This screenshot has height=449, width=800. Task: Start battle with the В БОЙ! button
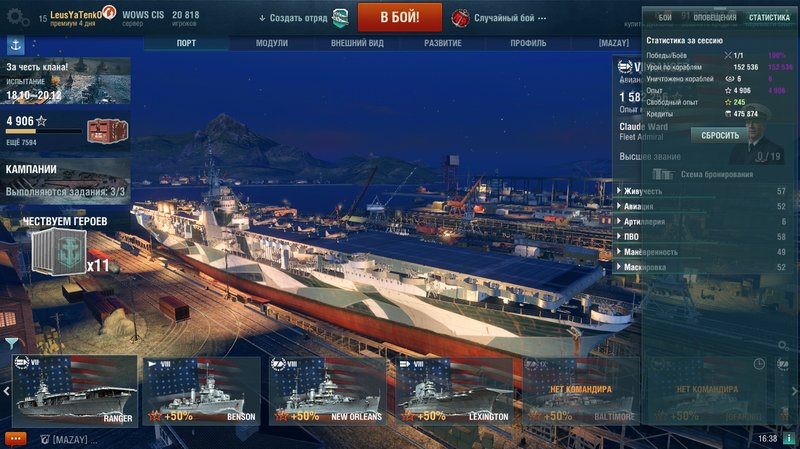coord(400,17)
